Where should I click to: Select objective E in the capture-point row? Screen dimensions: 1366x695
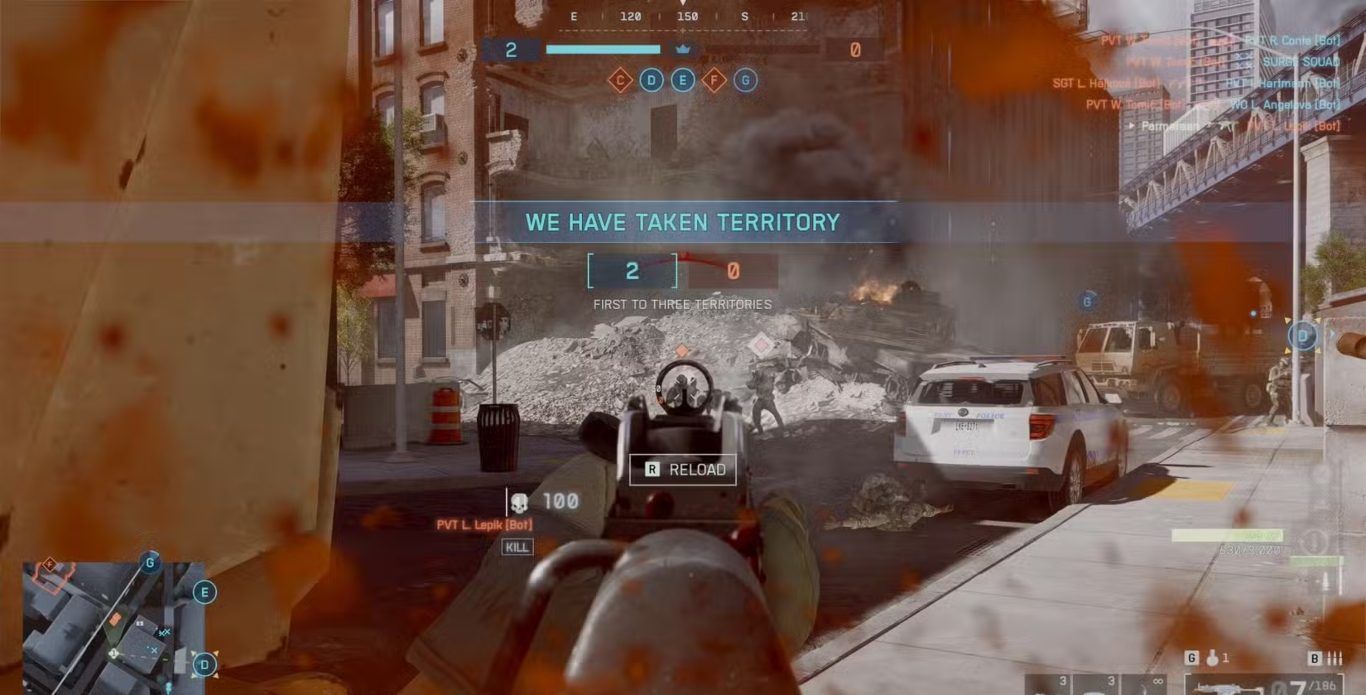coord(683,80)
